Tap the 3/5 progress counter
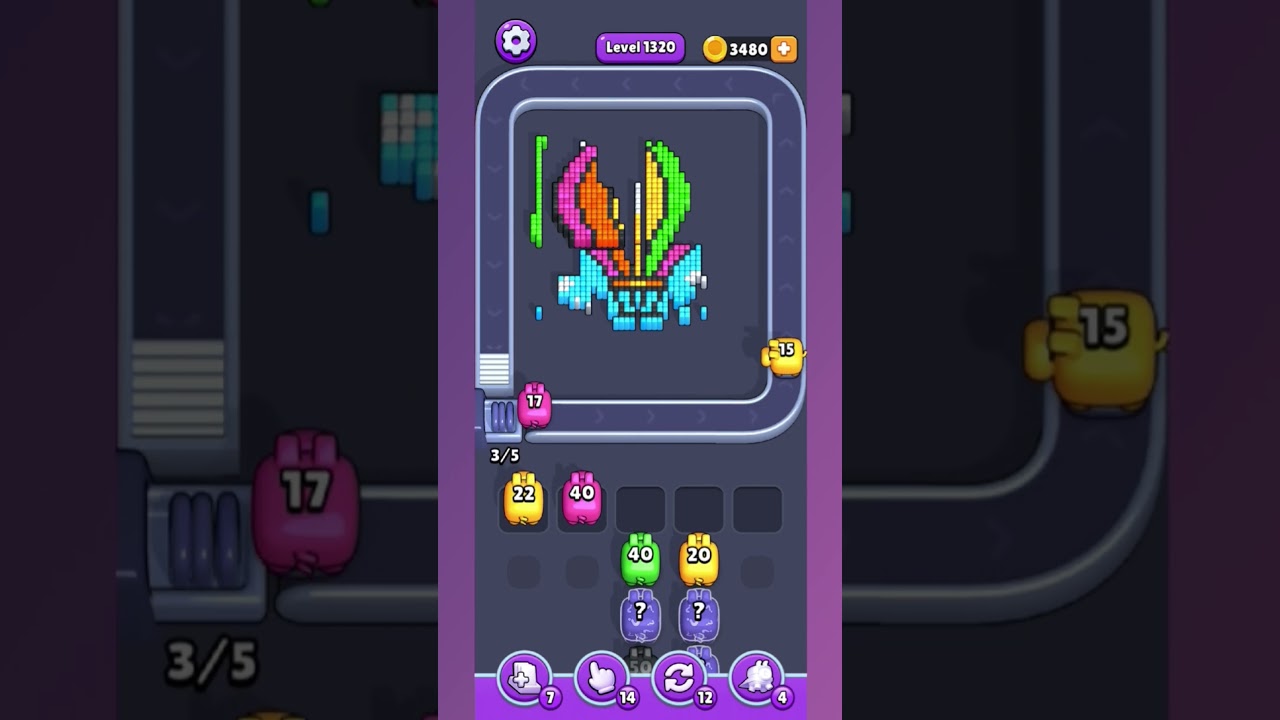This screenshot has height=720, width=1280. pos(504,454)
